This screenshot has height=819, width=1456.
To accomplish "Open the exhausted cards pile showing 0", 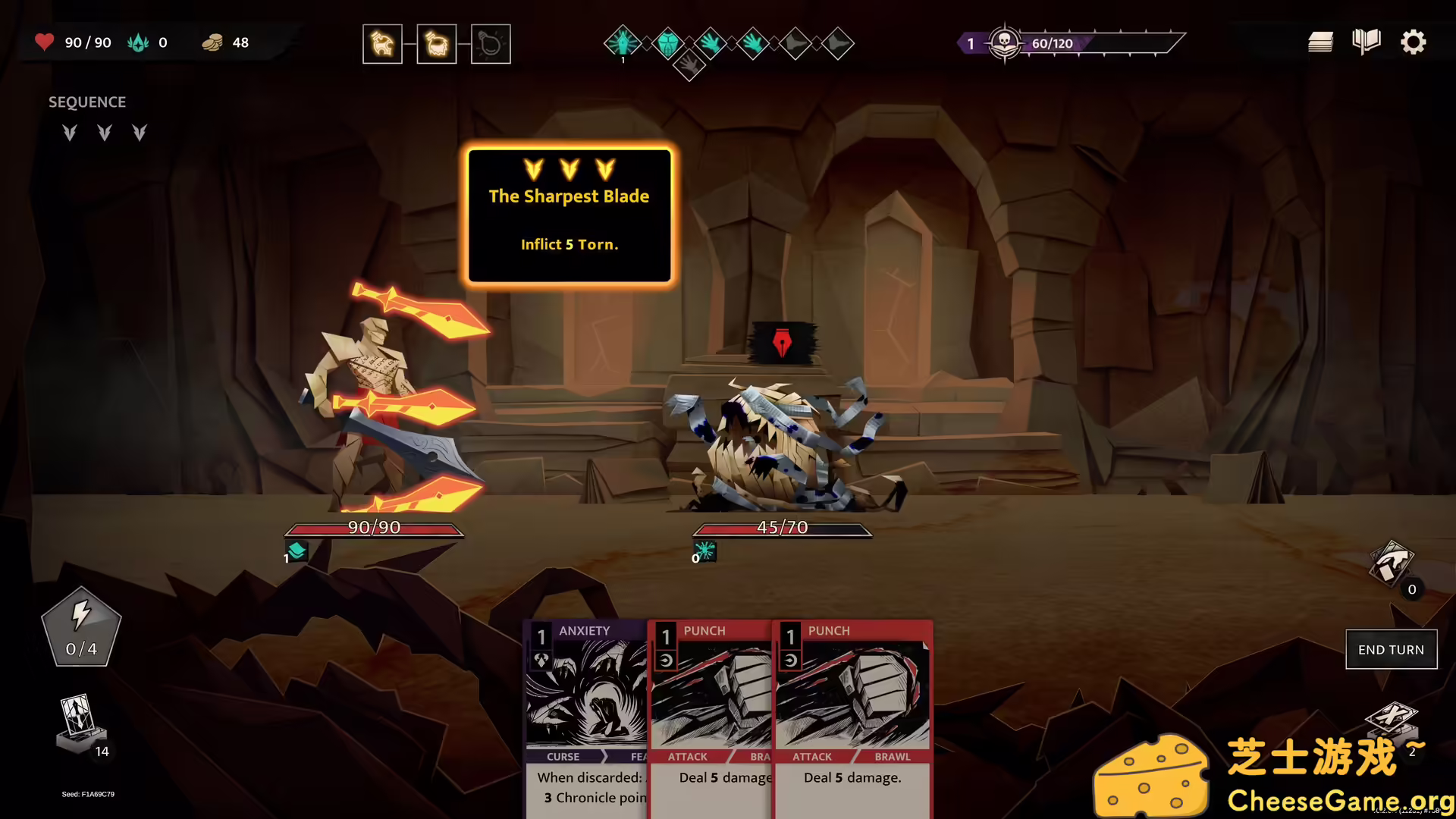I will (1391, 565).
